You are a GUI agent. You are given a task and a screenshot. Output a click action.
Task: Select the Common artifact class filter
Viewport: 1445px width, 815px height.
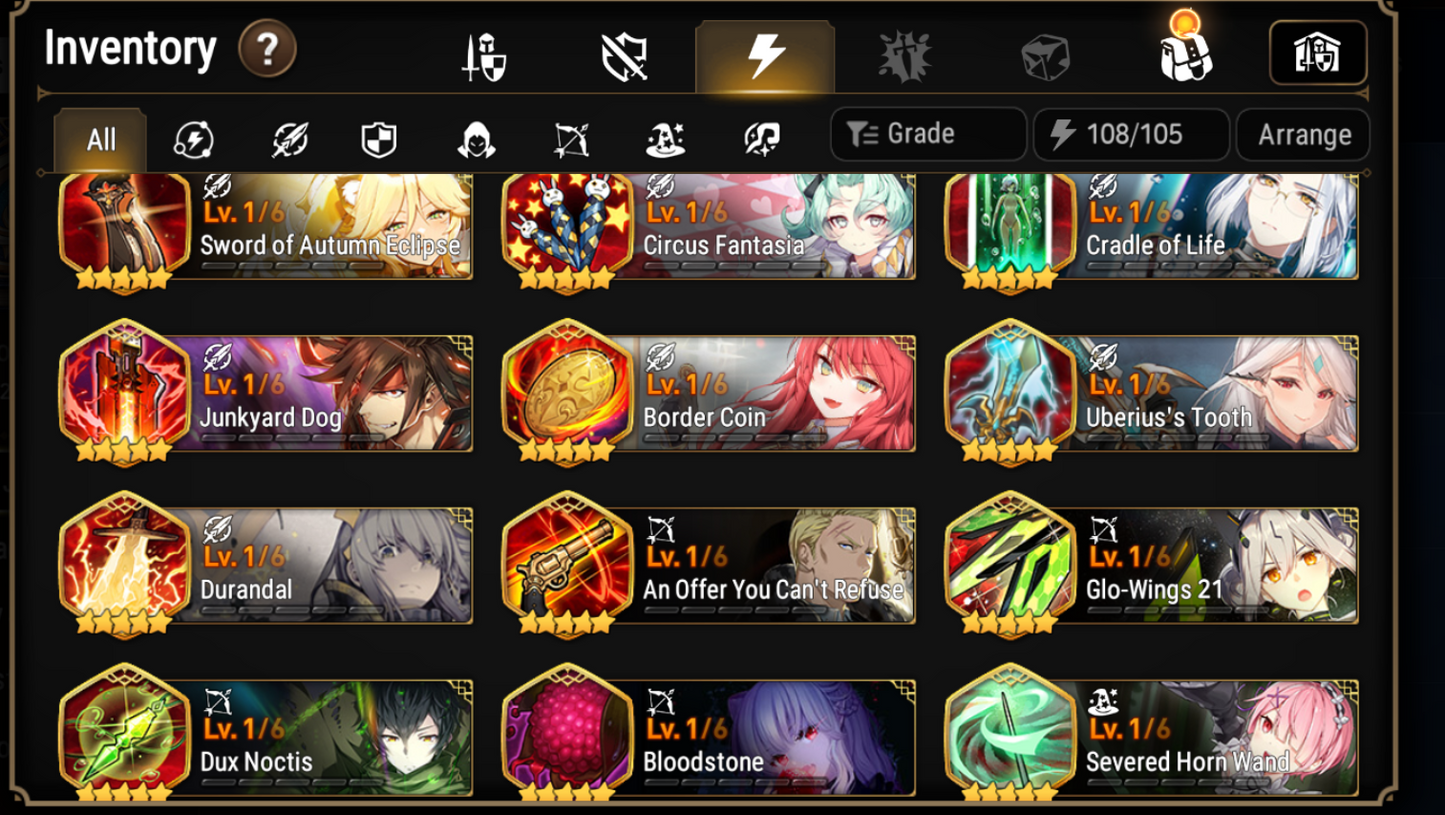(x=193, y=140)
